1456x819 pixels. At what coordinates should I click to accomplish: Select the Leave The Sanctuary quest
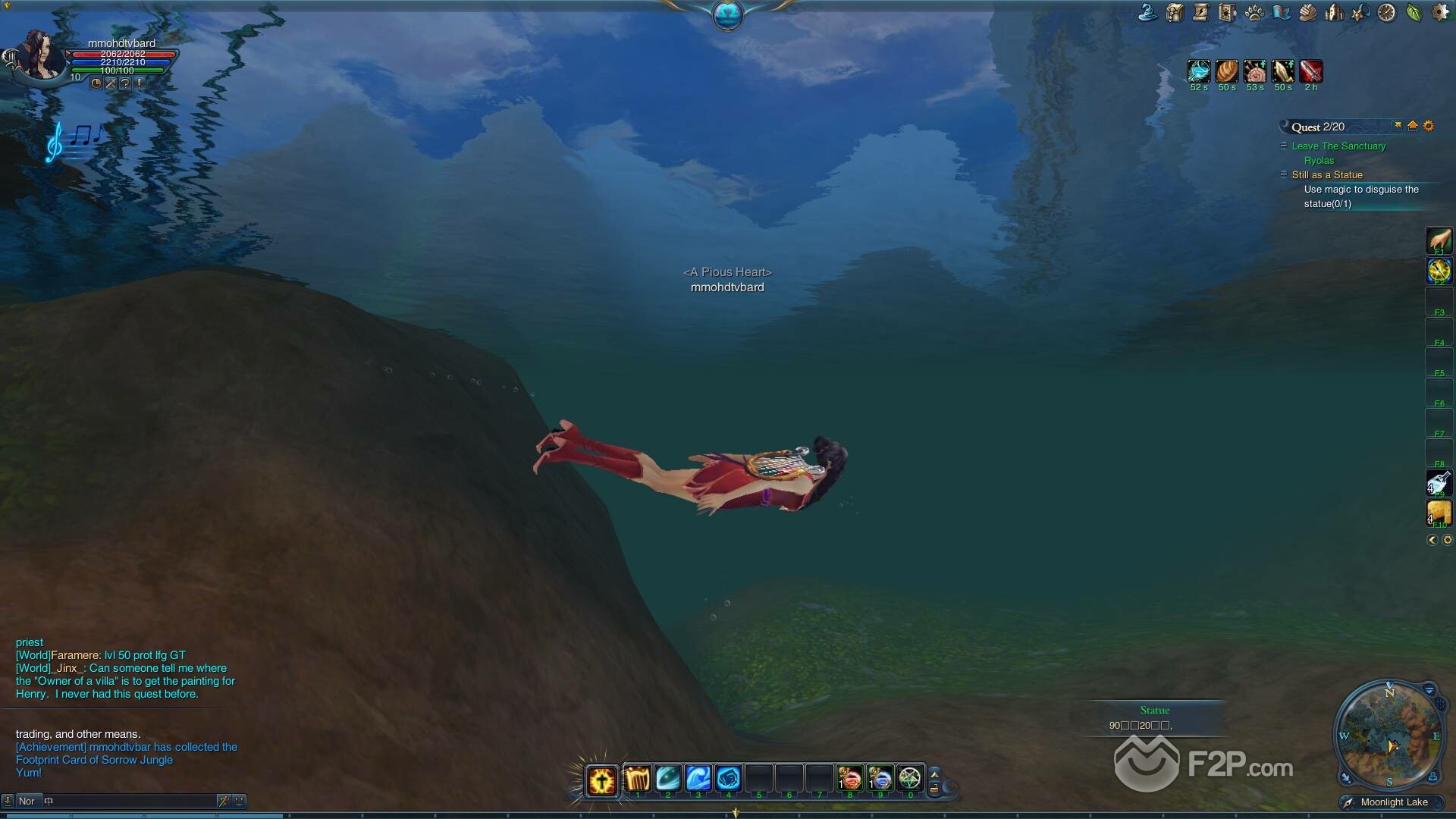(x=1338, y=146)
